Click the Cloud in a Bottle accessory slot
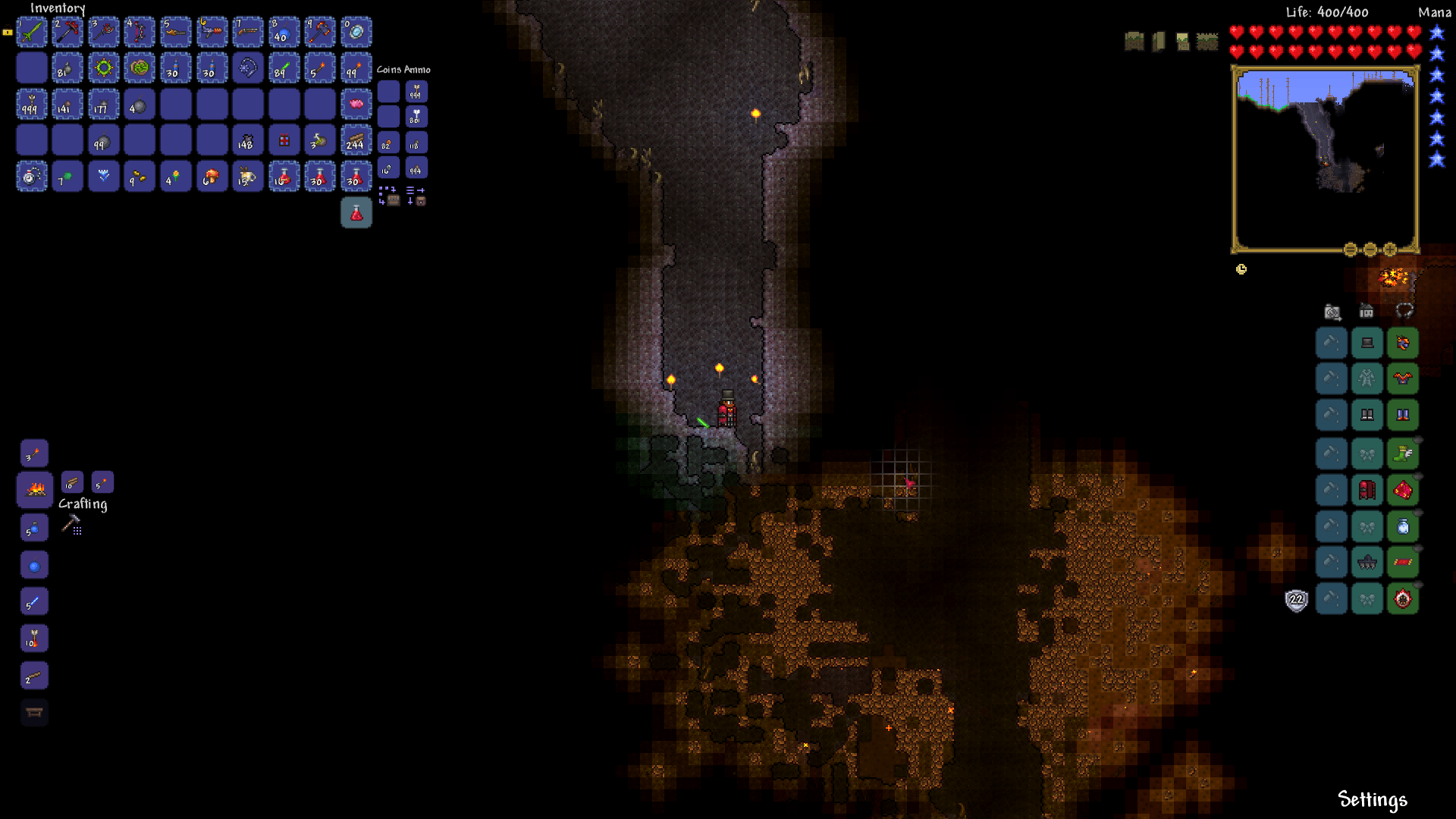Image resolution: width=1456 pixels, height=819 pixels. tap(1403, 526)
